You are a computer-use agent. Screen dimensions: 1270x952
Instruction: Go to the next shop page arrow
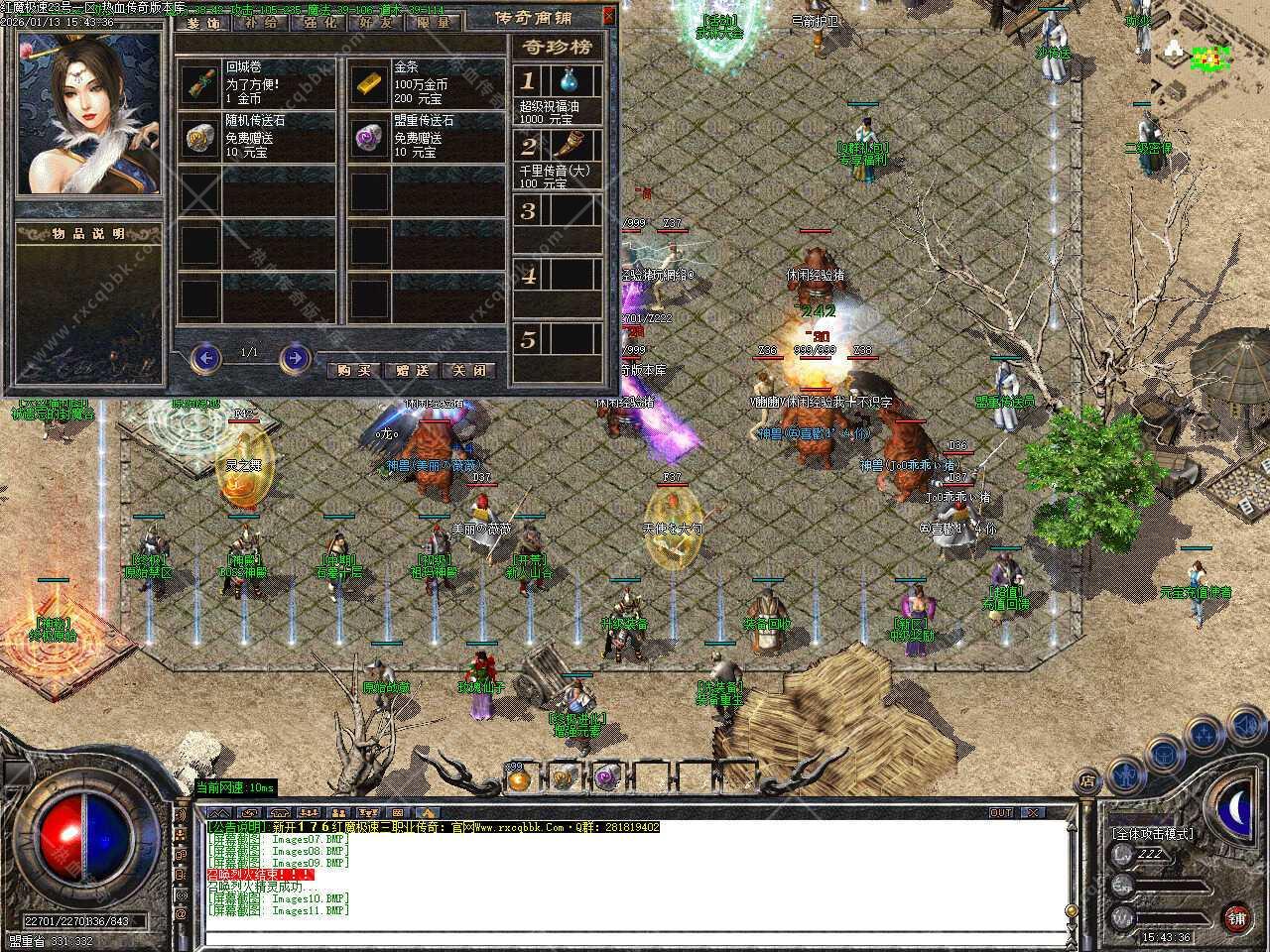pyautogui.click(x=295, y=356)
